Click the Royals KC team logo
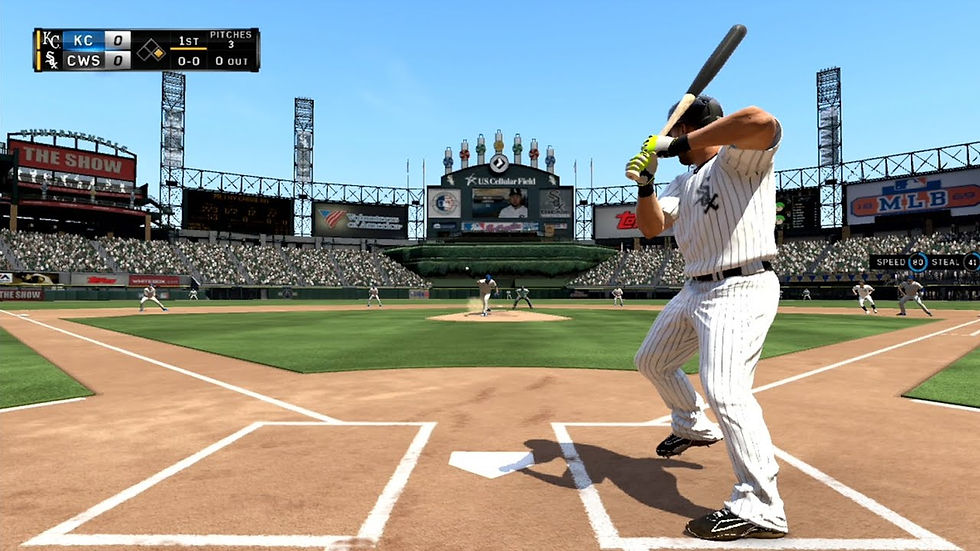Viewport: 980px width, 551px height. coord(50,40)
